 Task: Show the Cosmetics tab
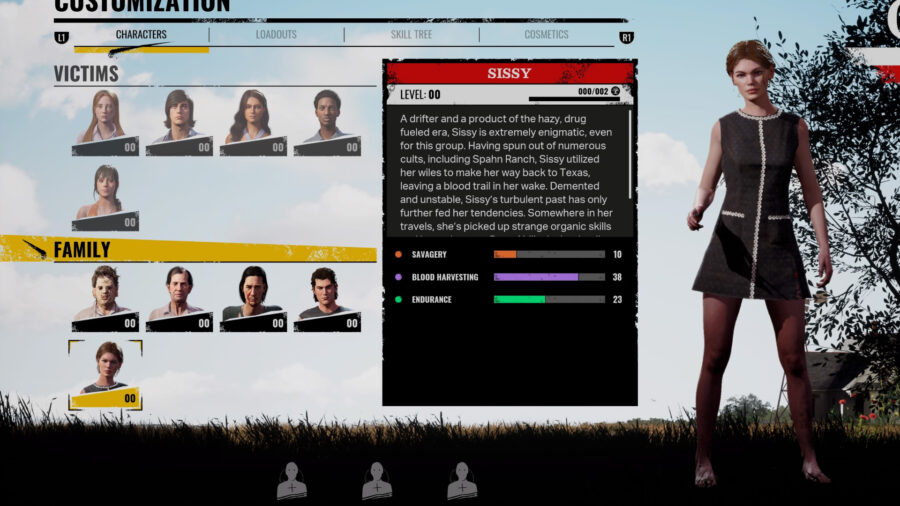pyautogui.click(x=546, y=35)
